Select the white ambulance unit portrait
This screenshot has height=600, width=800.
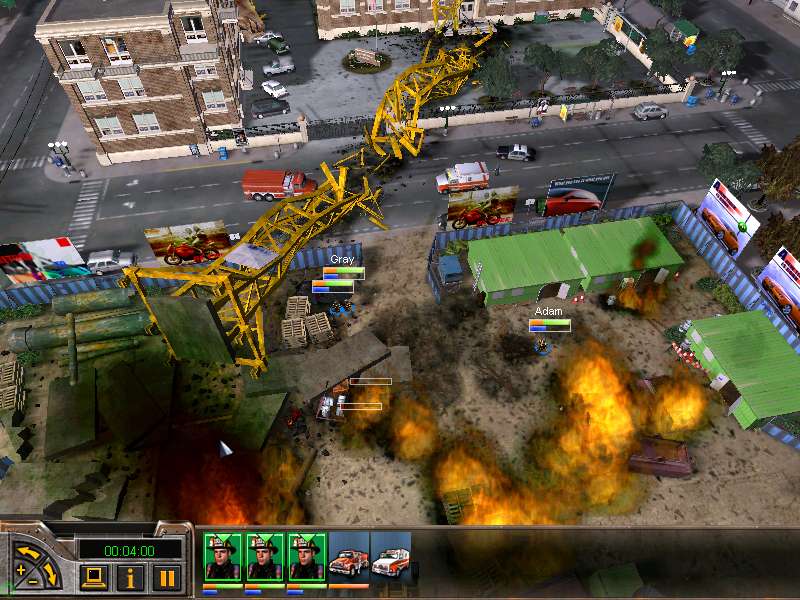[390, 558]
